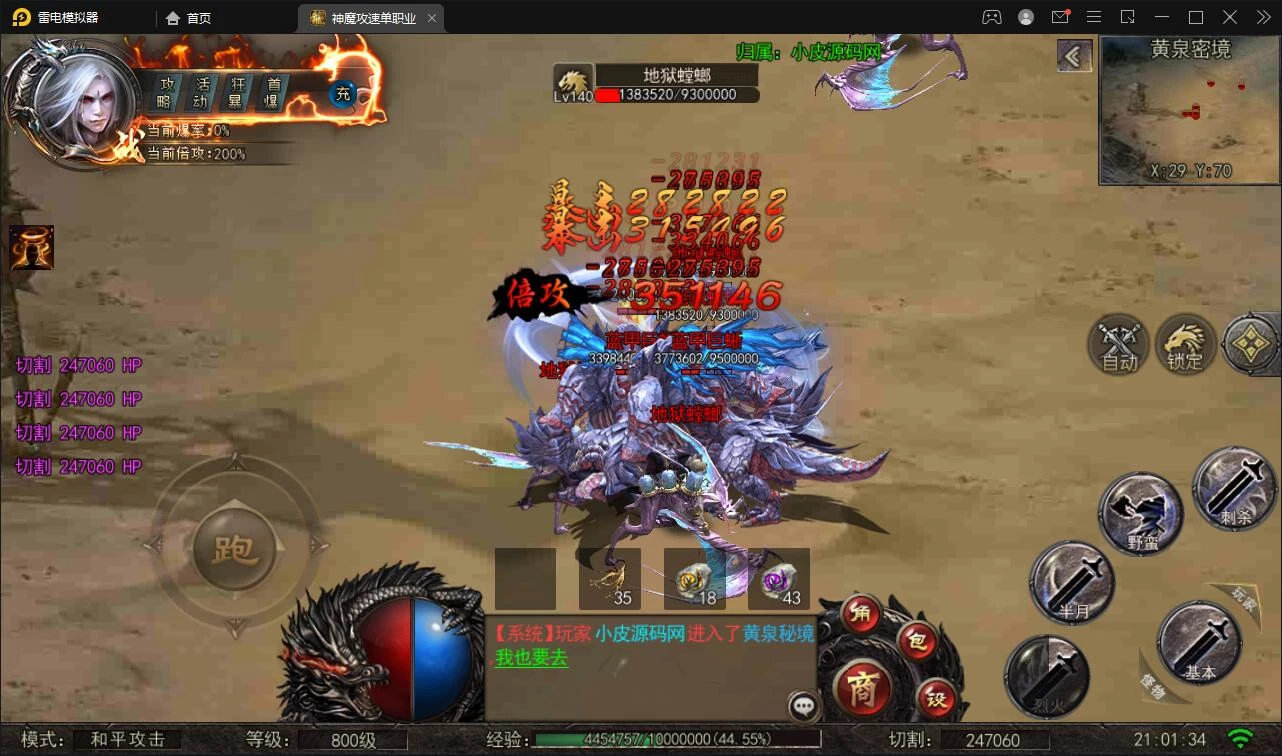Close the emulator's 神魔攻速单职业 tab
This screenshot has height=756, width=1282.
coord(431,18)
